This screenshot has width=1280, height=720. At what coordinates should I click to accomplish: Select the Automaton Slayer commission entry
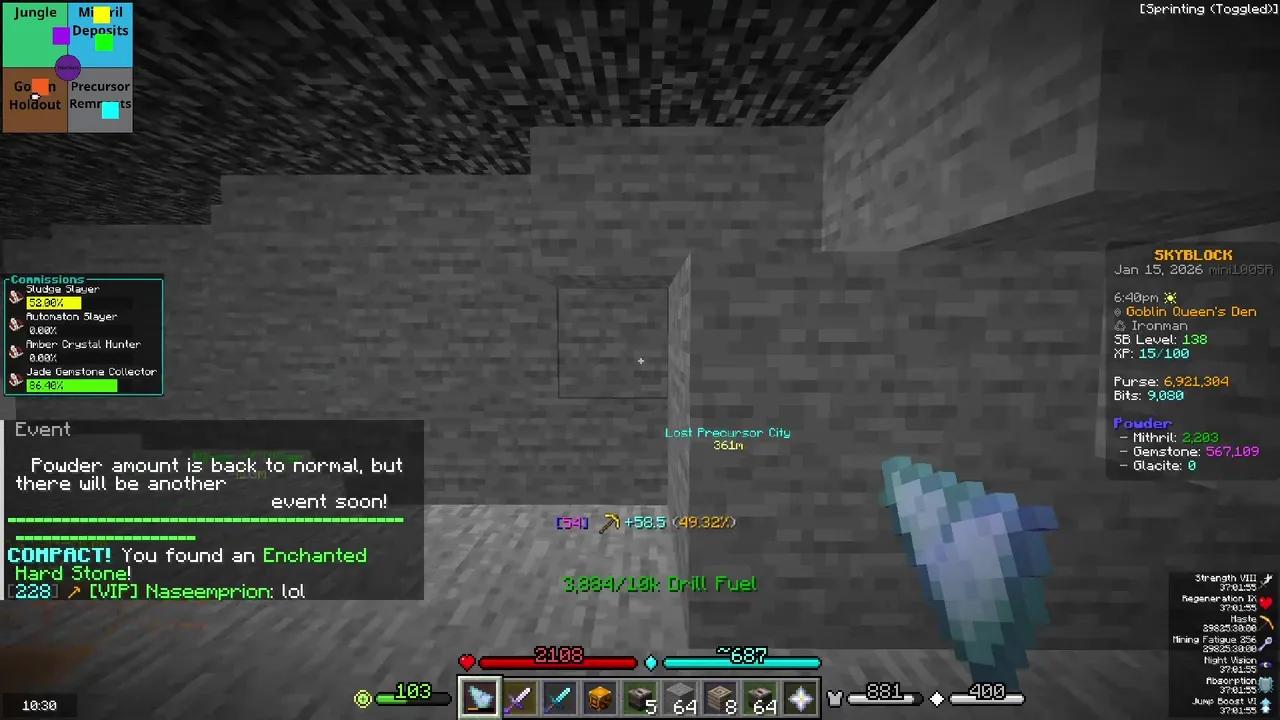(71, 316)
